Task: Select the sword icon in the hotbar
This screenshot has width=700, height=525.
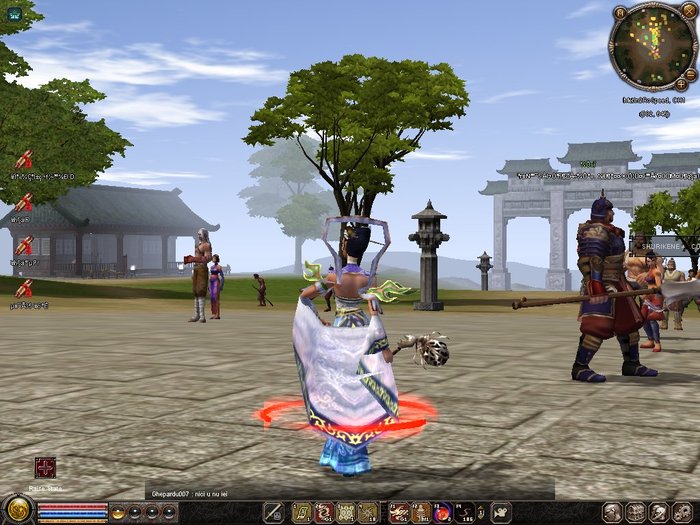Action: (x=273, y=513)
